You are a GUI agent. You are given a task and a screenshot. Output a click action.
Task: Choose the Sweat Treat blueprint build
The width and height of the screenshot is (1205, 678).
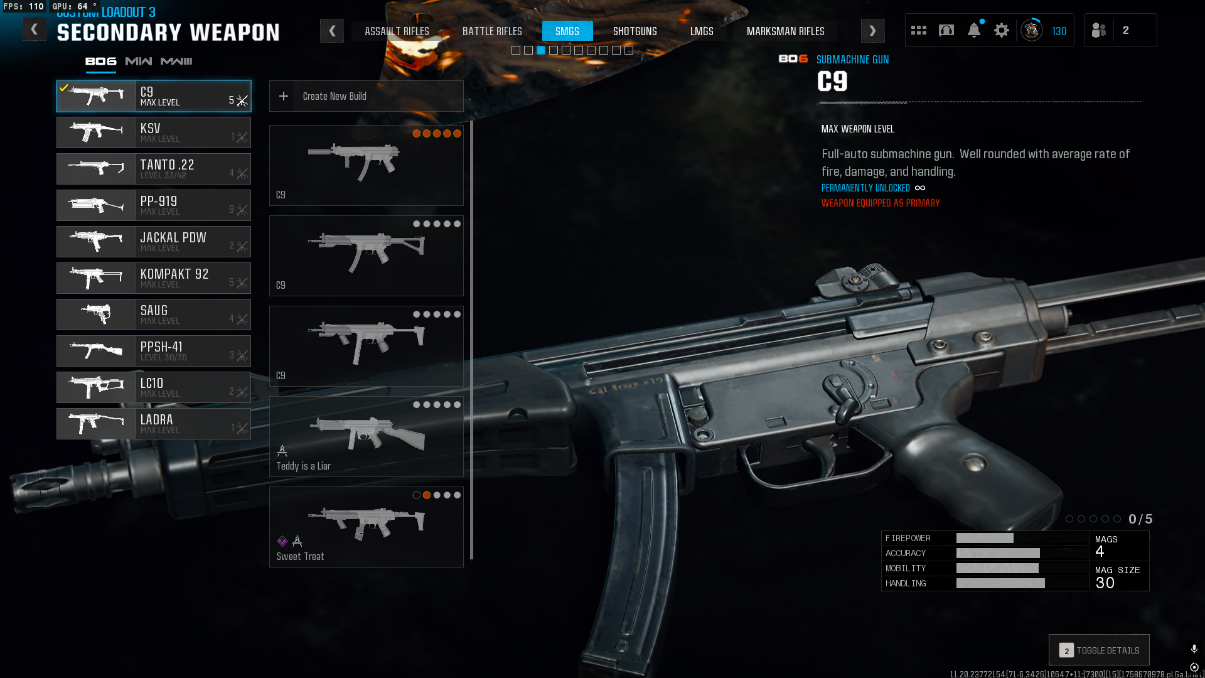pos(366,526)
